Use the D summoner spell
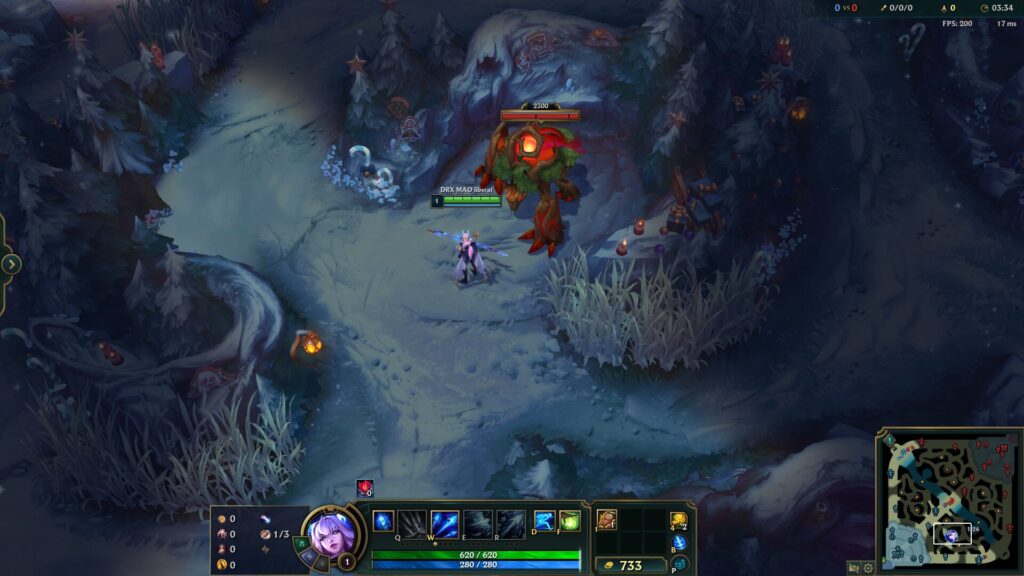1024x576 pixels. coord(544,521)
